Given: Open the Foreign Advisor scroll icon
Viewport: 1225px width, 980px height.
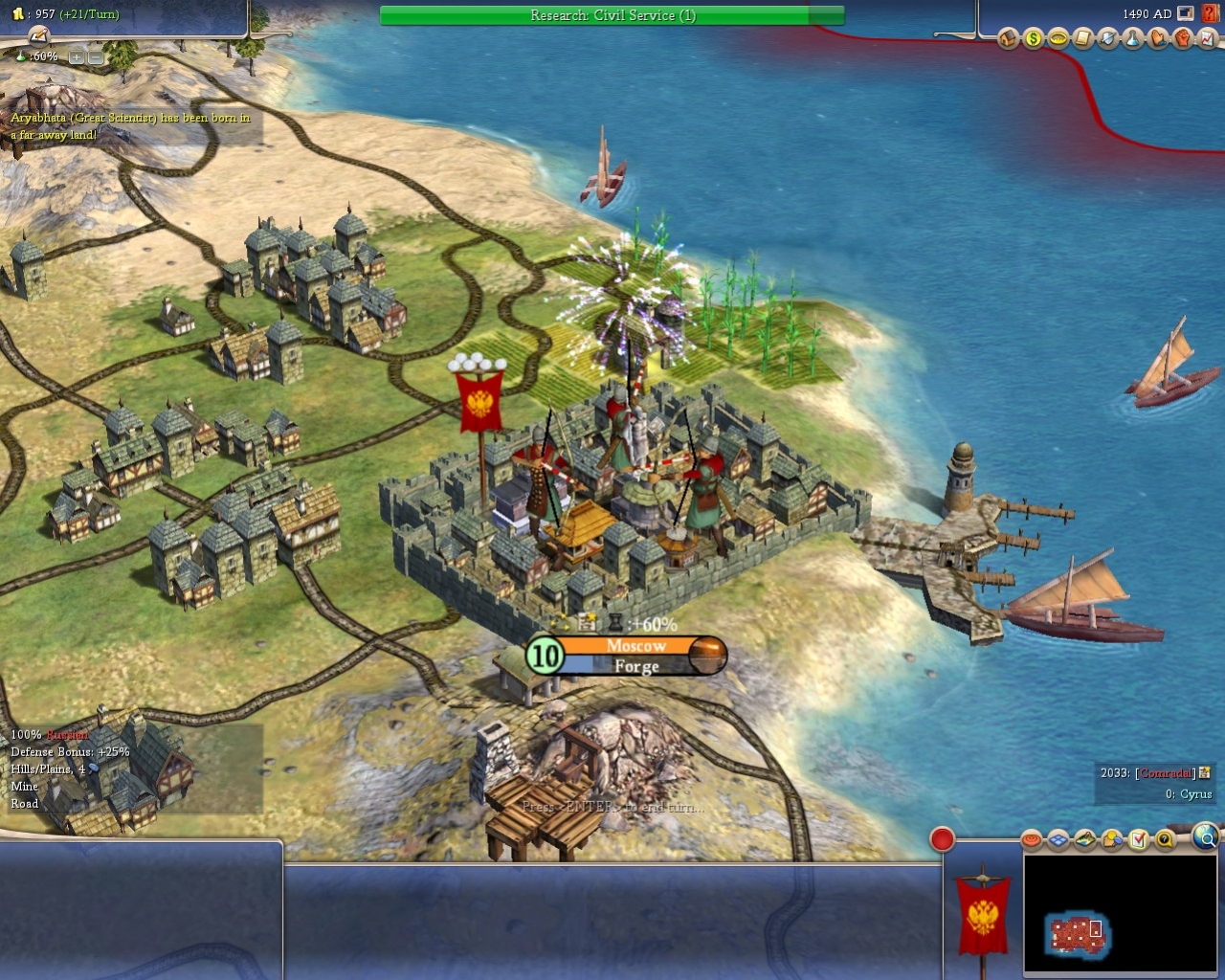Looking at the screenshot, I should 1082,39.
